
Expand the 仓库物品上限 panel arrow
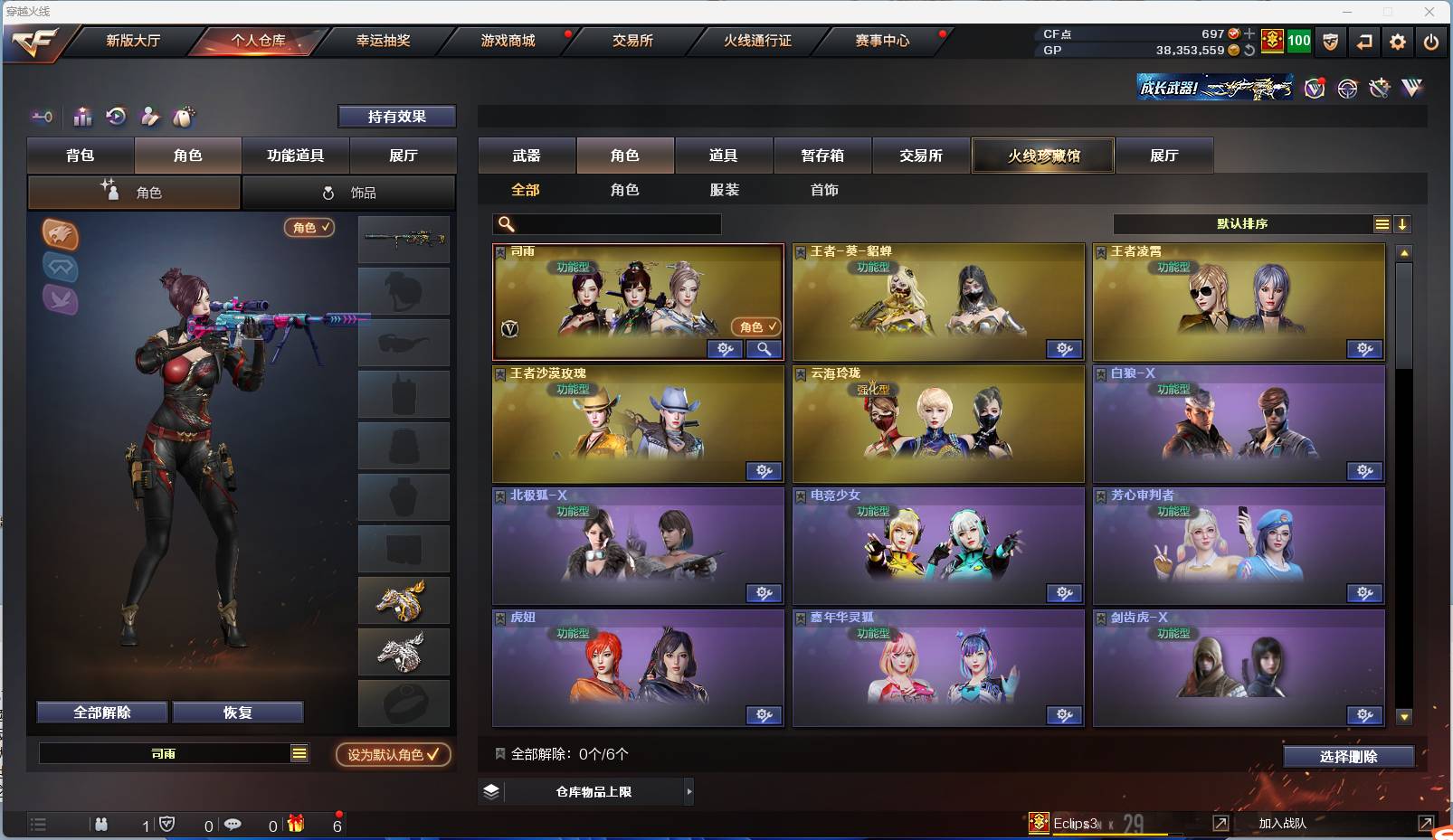point(689,791)
